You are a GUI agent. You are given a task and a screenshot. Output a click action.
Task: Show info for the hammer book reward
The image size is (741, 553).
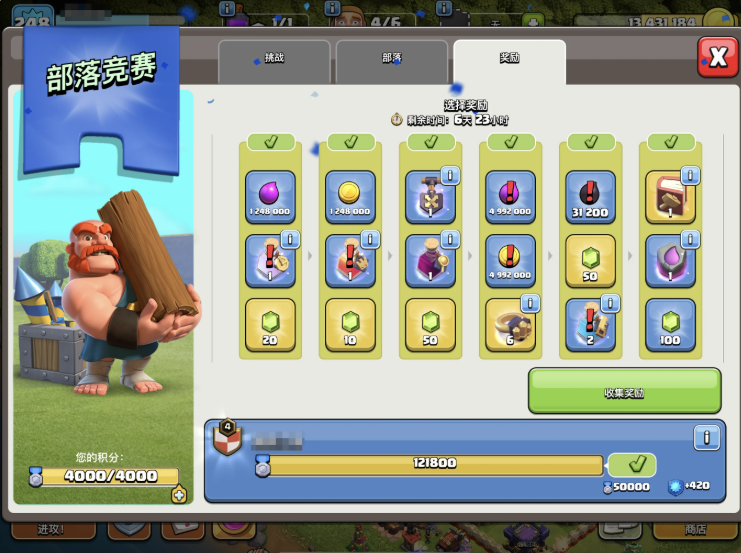click(x=689, y=176)
